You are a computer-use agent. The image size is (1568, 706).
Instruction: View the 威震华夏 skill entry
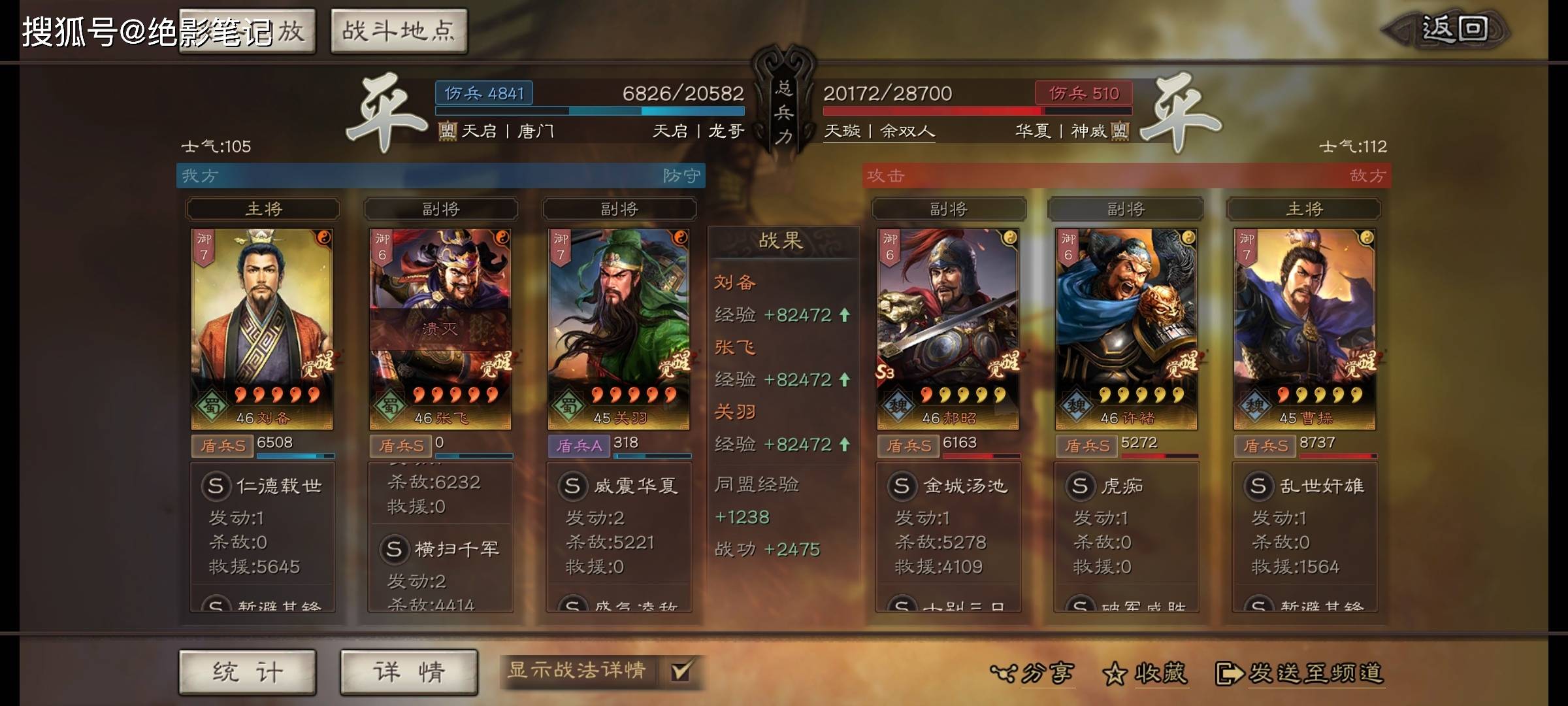(619, 486)
